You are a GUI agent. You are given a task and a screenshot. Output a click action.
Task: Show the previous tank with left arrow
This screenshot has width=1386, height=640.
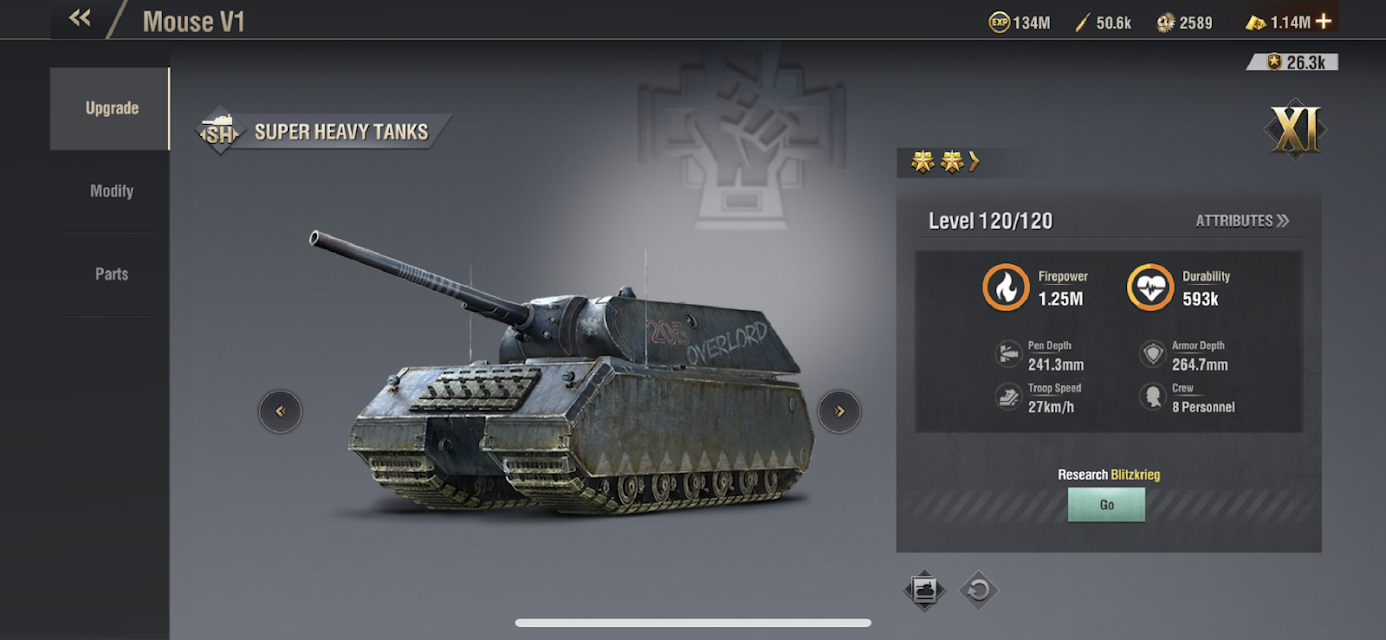(x=280, y=411)
